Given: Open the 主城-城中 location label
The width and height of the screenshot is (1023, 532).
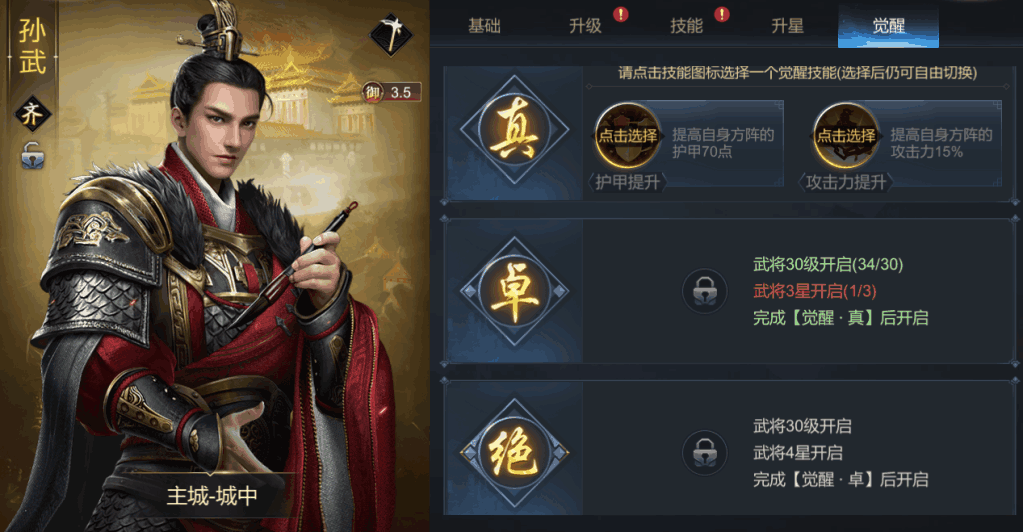Looking at the screenshot, I should click(x=212, y=495).
